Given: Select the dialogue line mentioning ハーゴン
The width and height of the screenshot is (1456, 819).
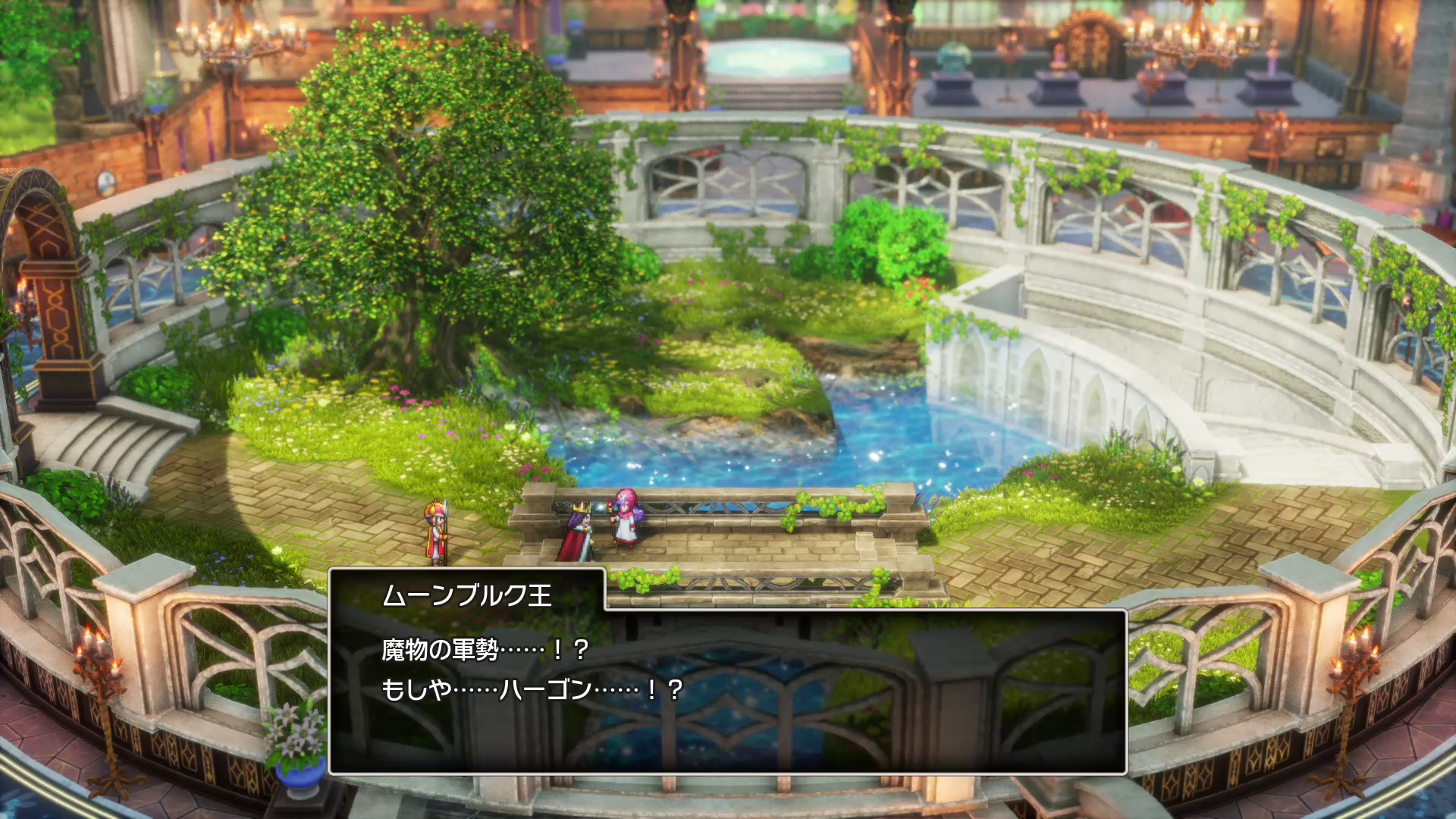Looking at the screenshot, I should [x=531, y=692].
